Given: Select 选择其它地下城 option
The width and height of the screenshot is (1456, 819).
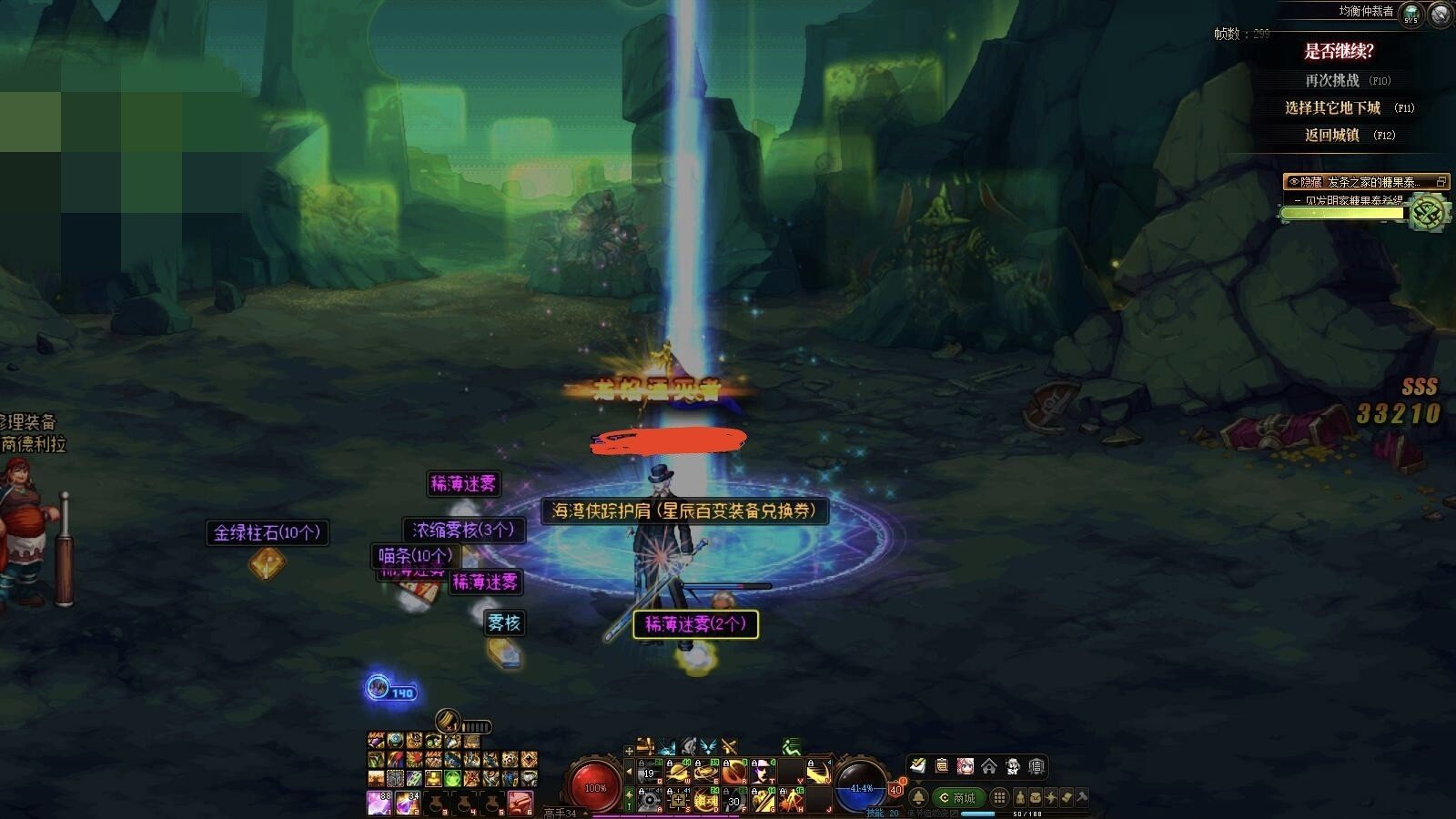Looking at the screenshot, I should pos(1332,107).
